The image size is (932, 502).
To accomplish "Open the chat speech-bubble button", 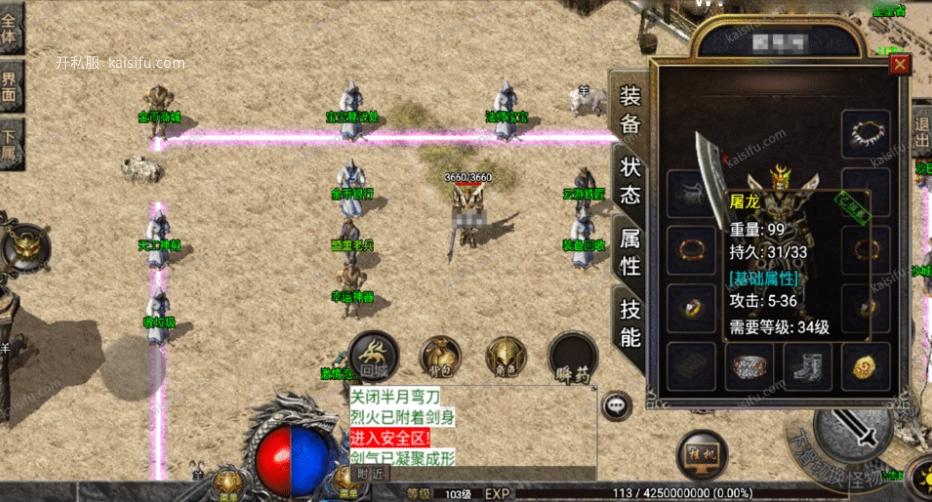I will coord(617,405).
